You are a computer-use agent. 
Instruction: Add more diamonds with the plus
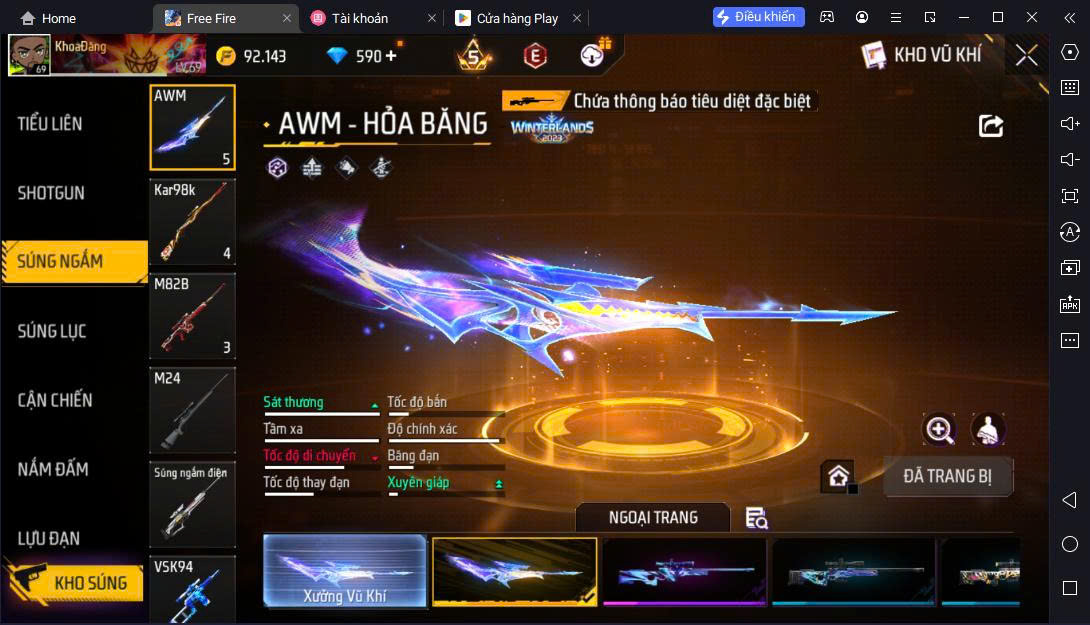point(391,56)
